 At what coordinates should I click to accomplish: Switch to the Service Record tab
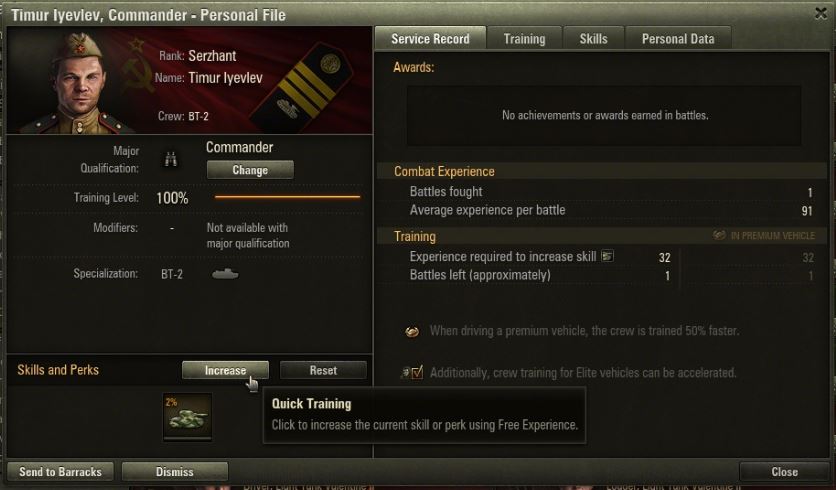click(x=431, y=39)
